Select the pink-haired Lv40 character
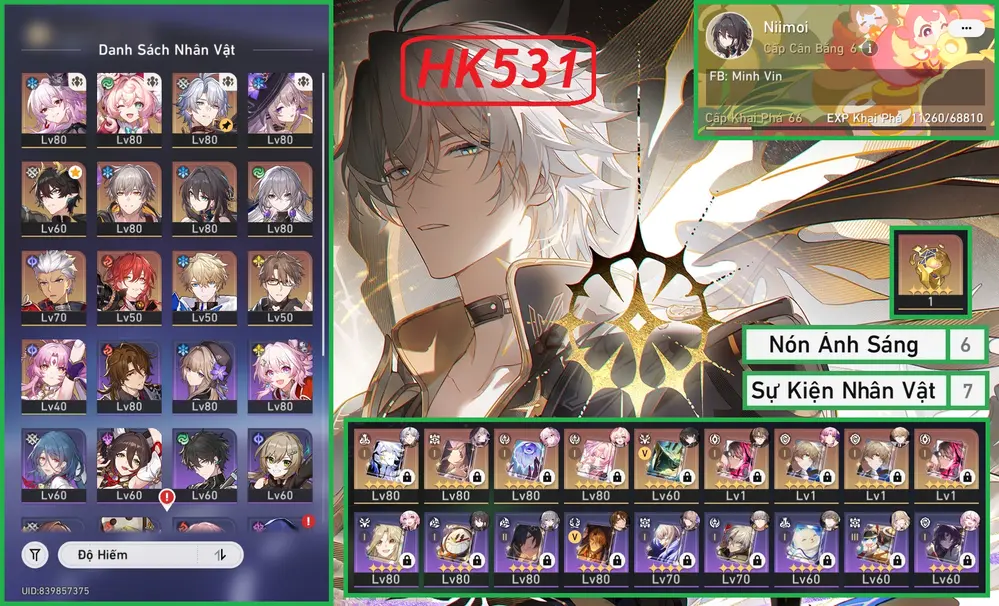This screenshot has width=999, height=606. [54, 377]
